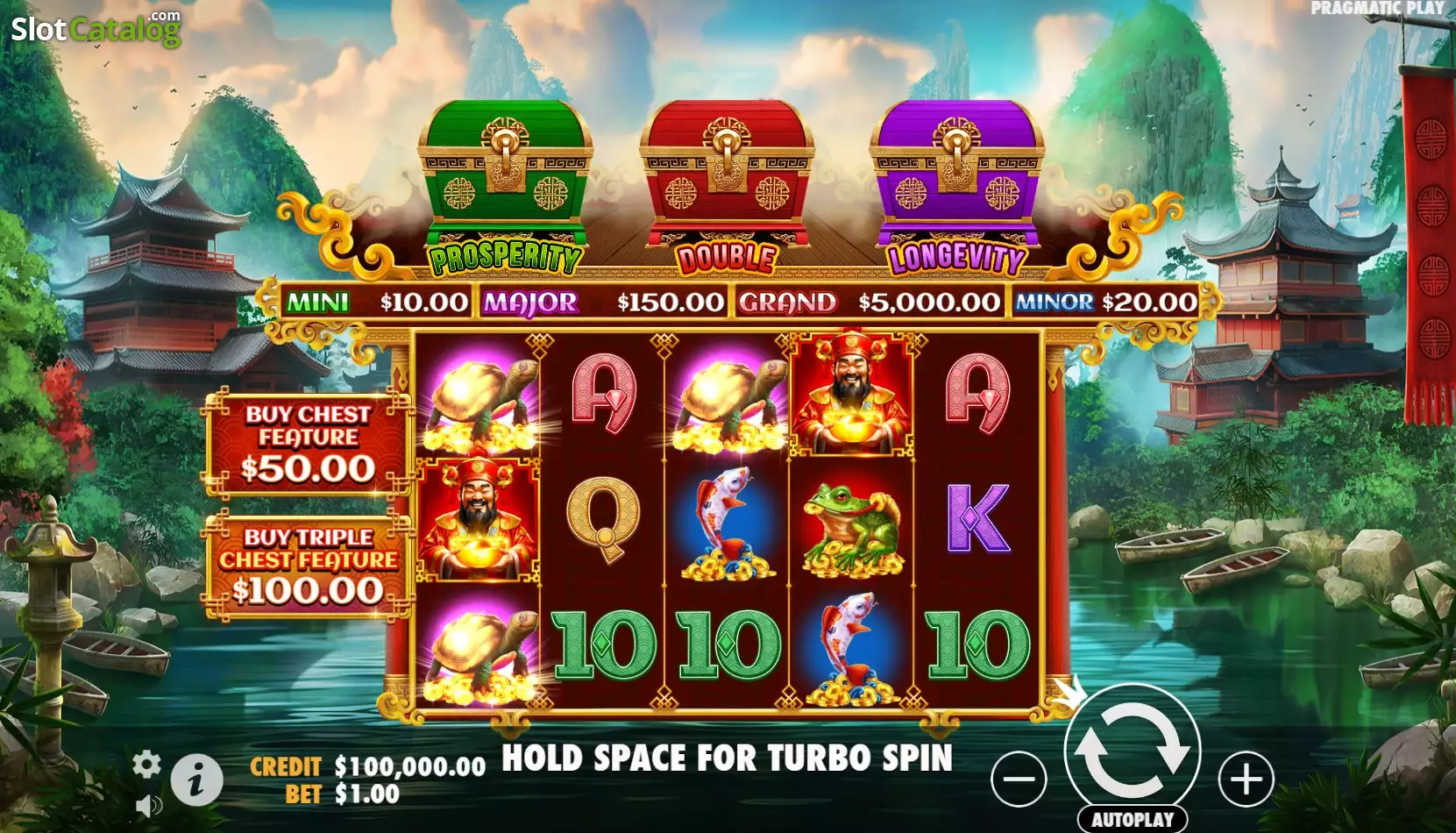Buy Triple Chest Feature for $100.00

coord(308,566)
